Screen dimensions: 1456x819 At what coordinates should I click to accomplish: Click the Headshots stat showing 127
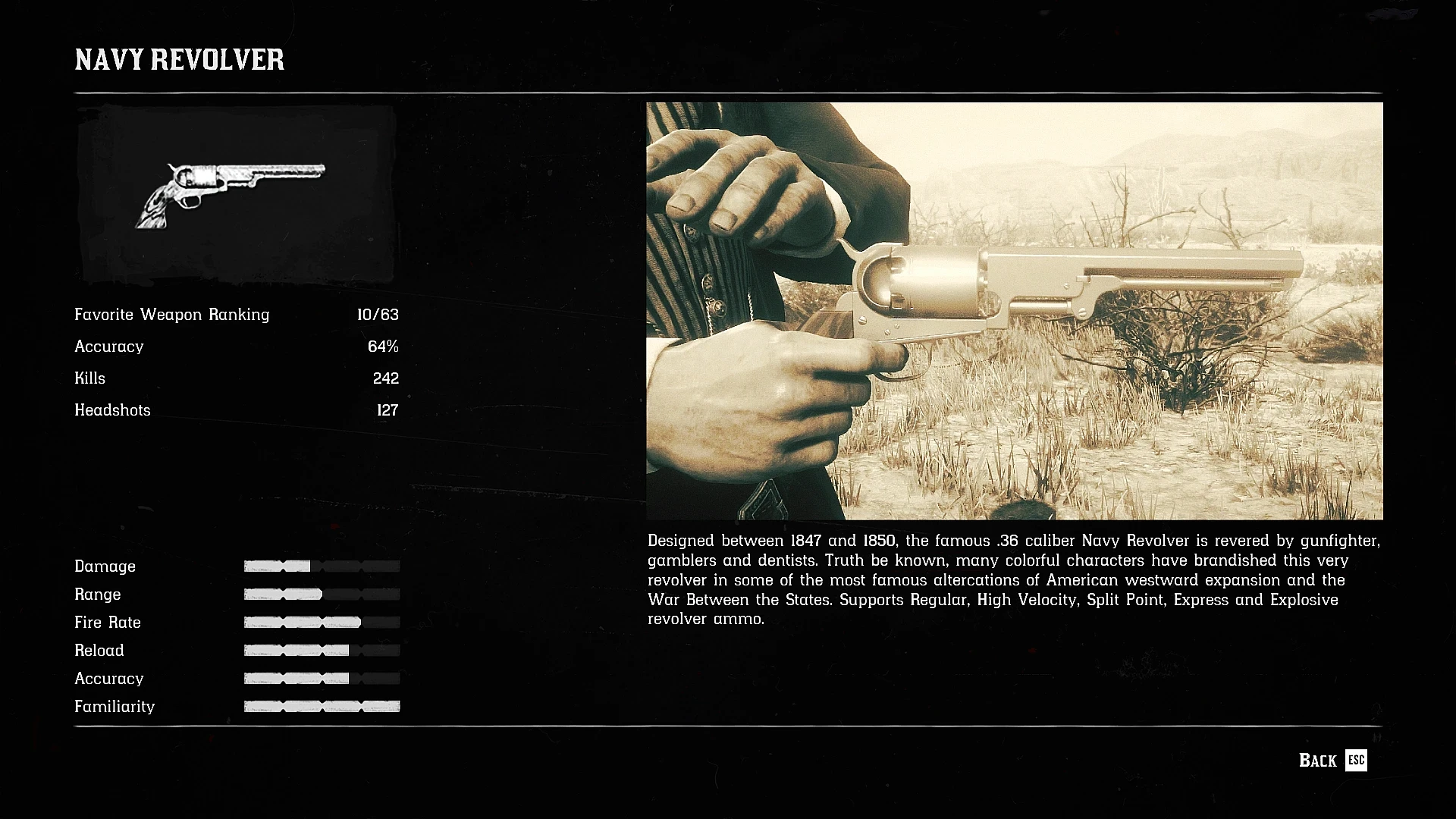coord(388,410)
